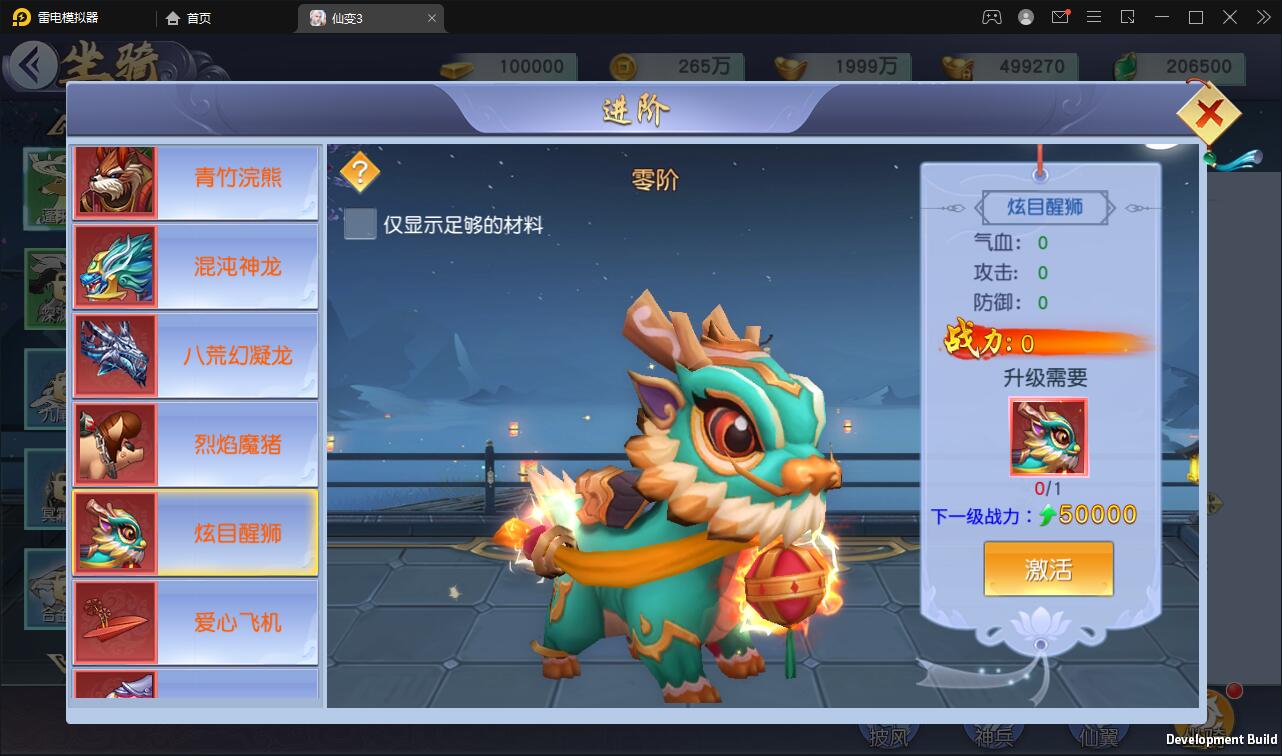
Task: Click the back arrow at top left
Action: point(32,63)
